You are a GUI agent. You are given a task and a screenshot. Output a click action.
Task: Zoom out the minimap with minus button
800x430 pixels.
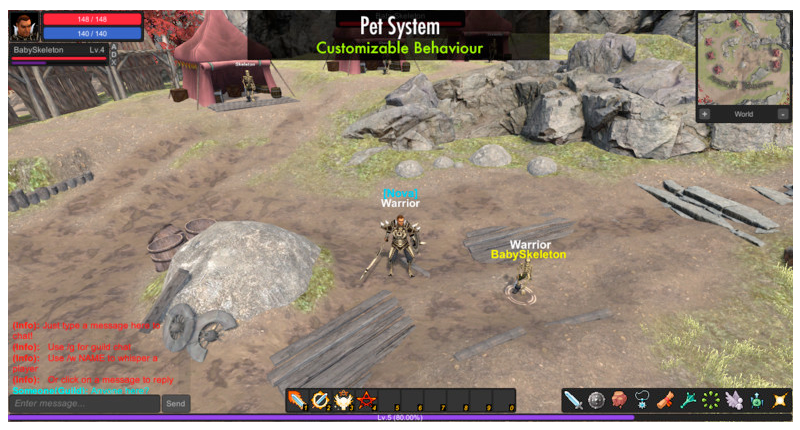(x=782, y=114)
